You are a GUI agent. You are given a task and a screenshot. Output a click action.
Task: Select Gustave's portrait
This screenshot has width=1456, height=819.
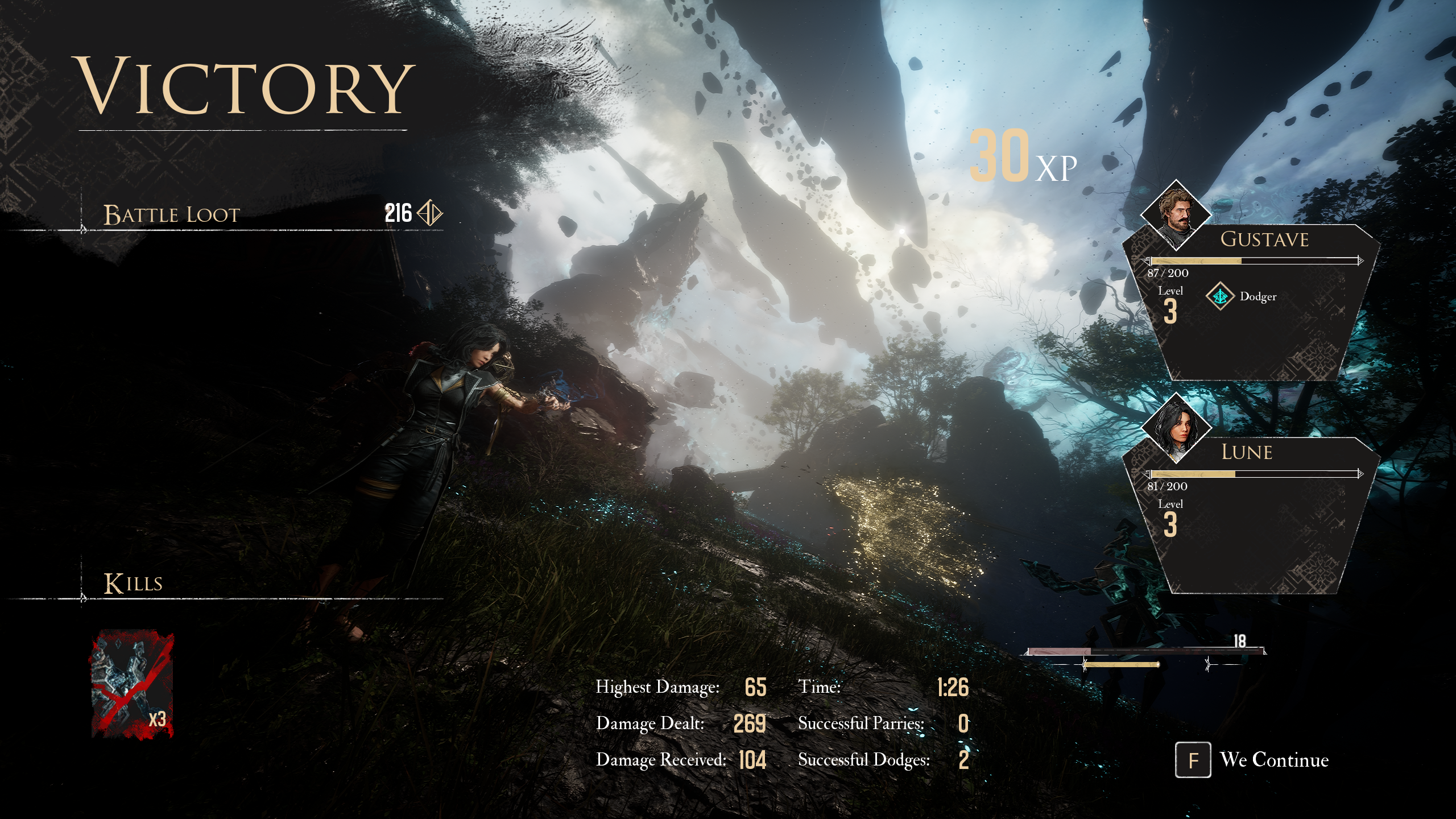1176,215
